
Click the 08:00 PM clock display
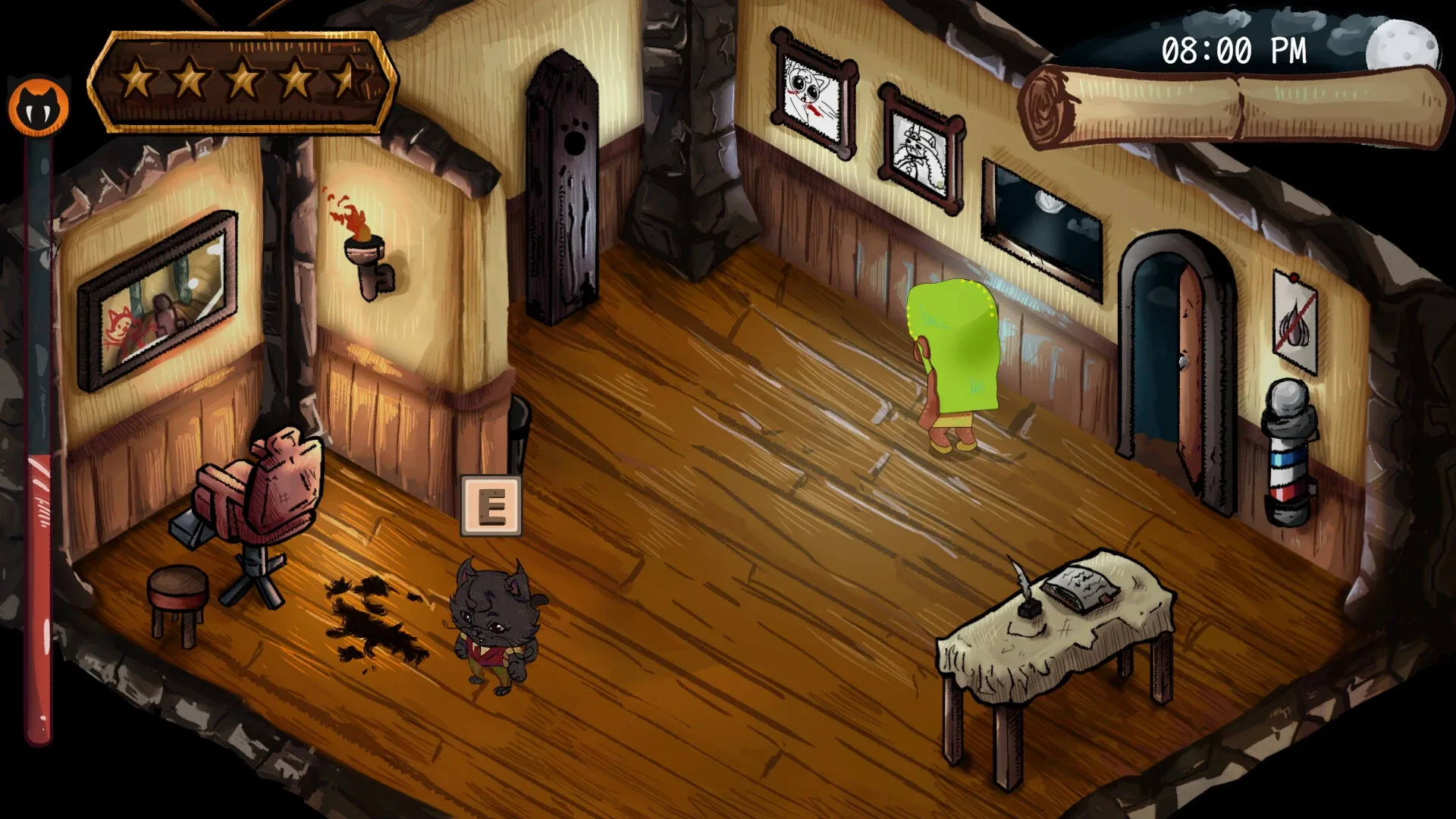tap(1234, 51)
